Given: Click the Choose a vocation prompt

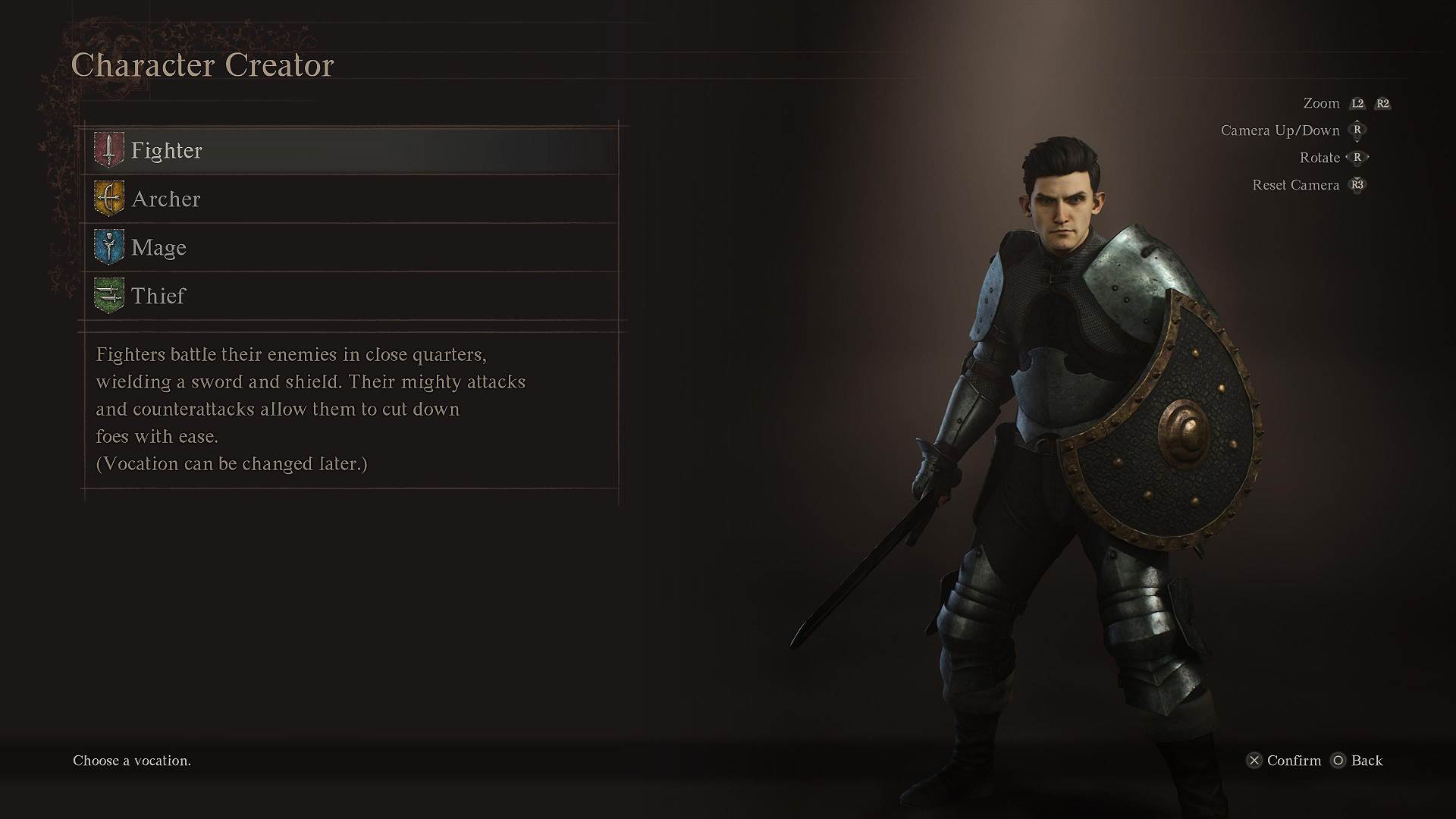Looking at the screenshot, I should [x=130, y=761].
